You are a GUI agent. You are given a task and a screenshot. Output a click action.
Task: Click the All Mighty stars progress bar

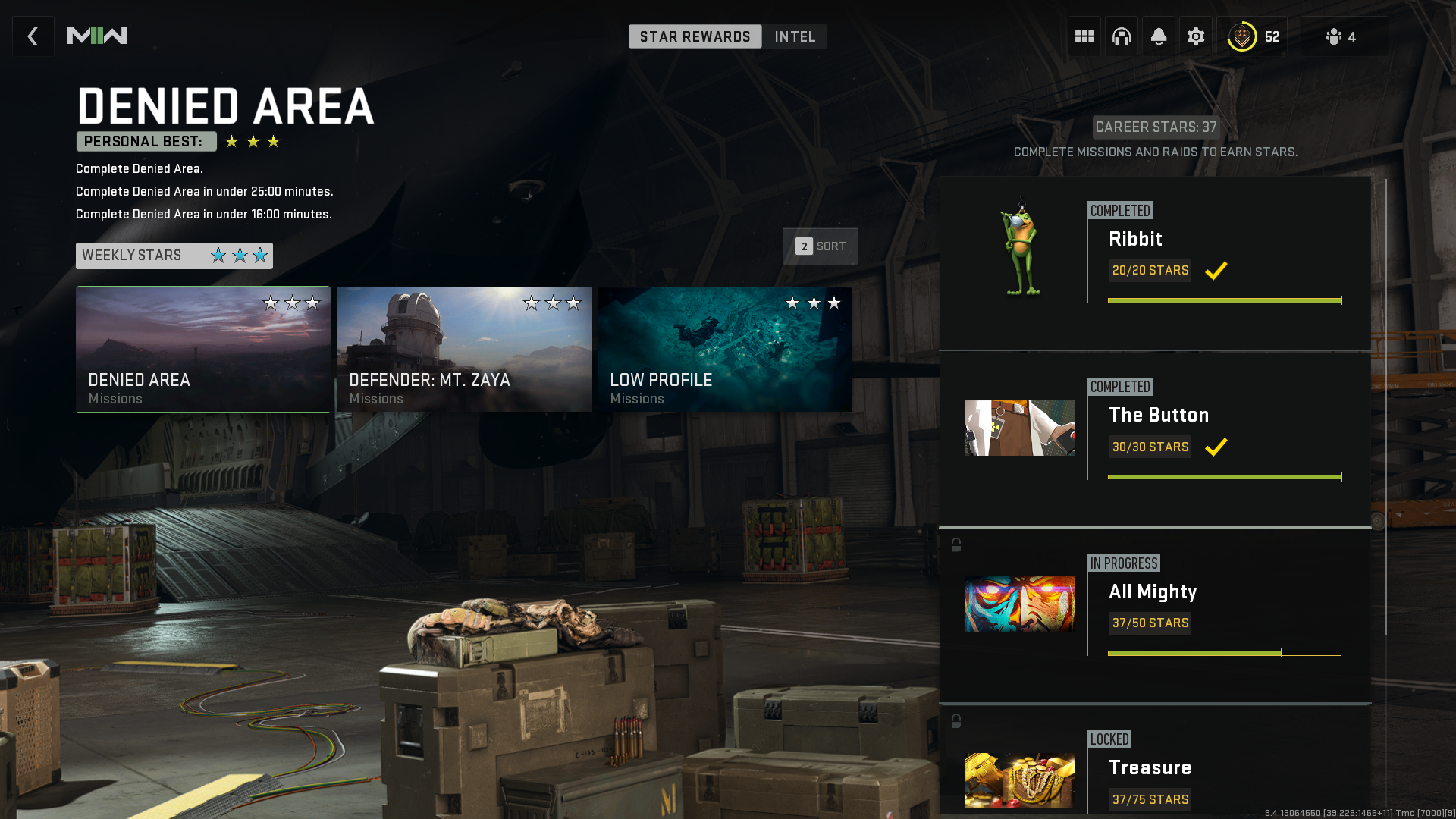pos(1223,651)
